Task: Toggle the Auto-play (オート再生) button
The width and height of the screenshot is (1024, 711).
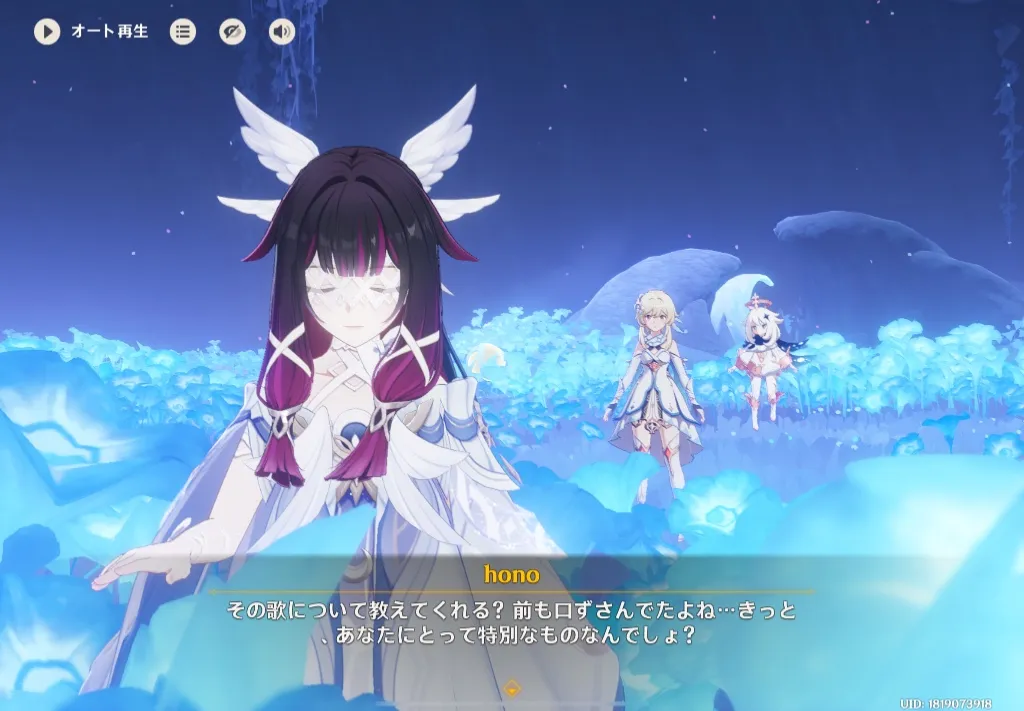Action: (47, 32)
